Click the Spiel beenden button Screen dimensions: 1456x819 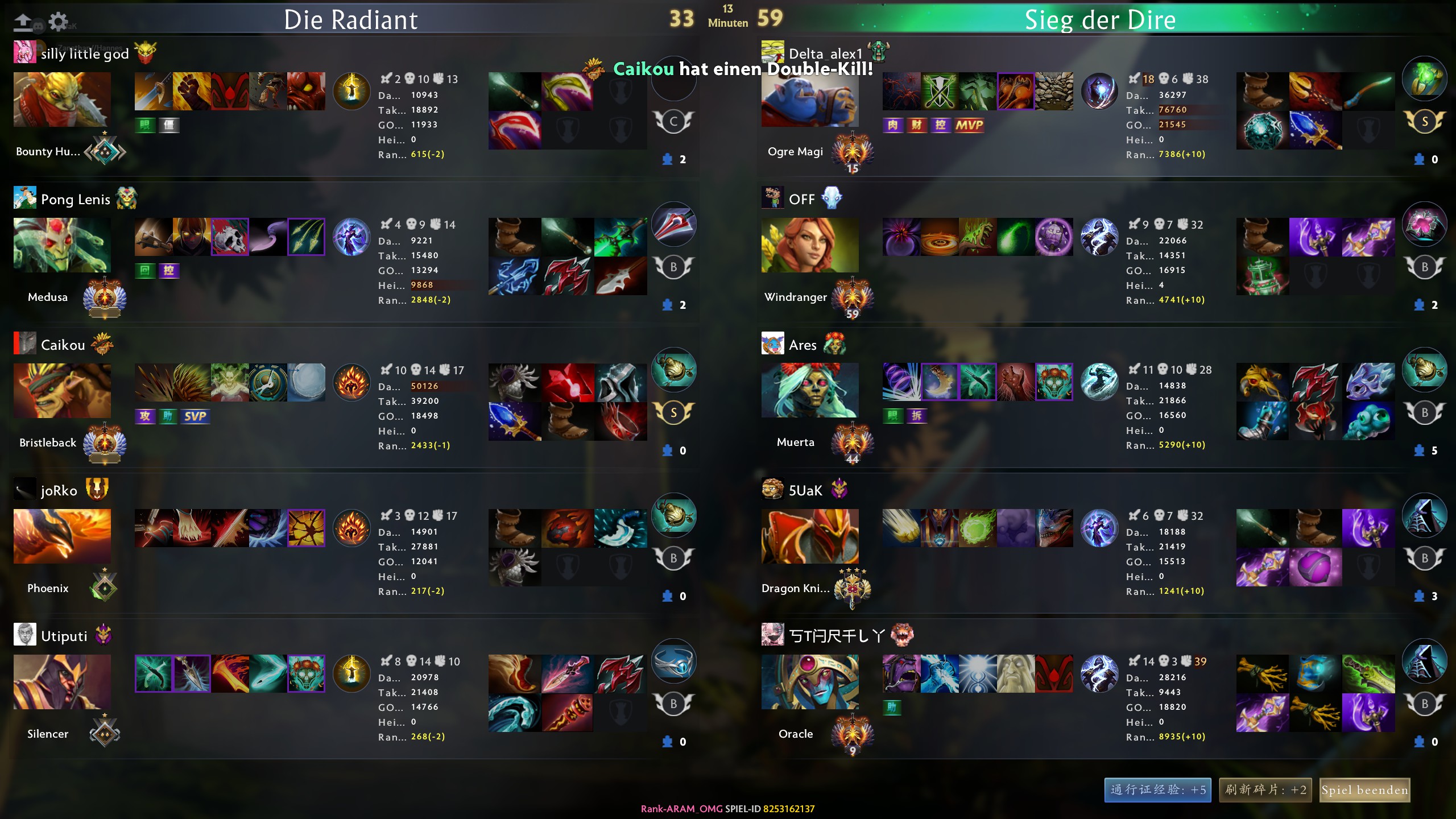coord(1364,790)
